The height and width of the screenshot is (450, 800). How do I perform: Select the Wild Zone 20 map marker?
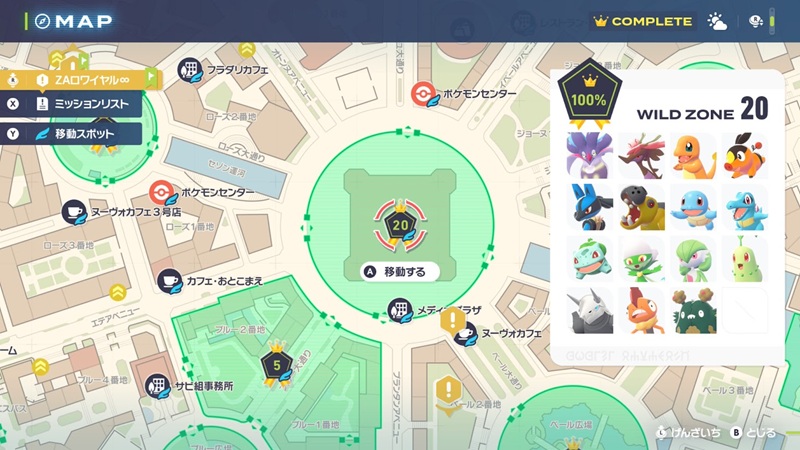400,225
